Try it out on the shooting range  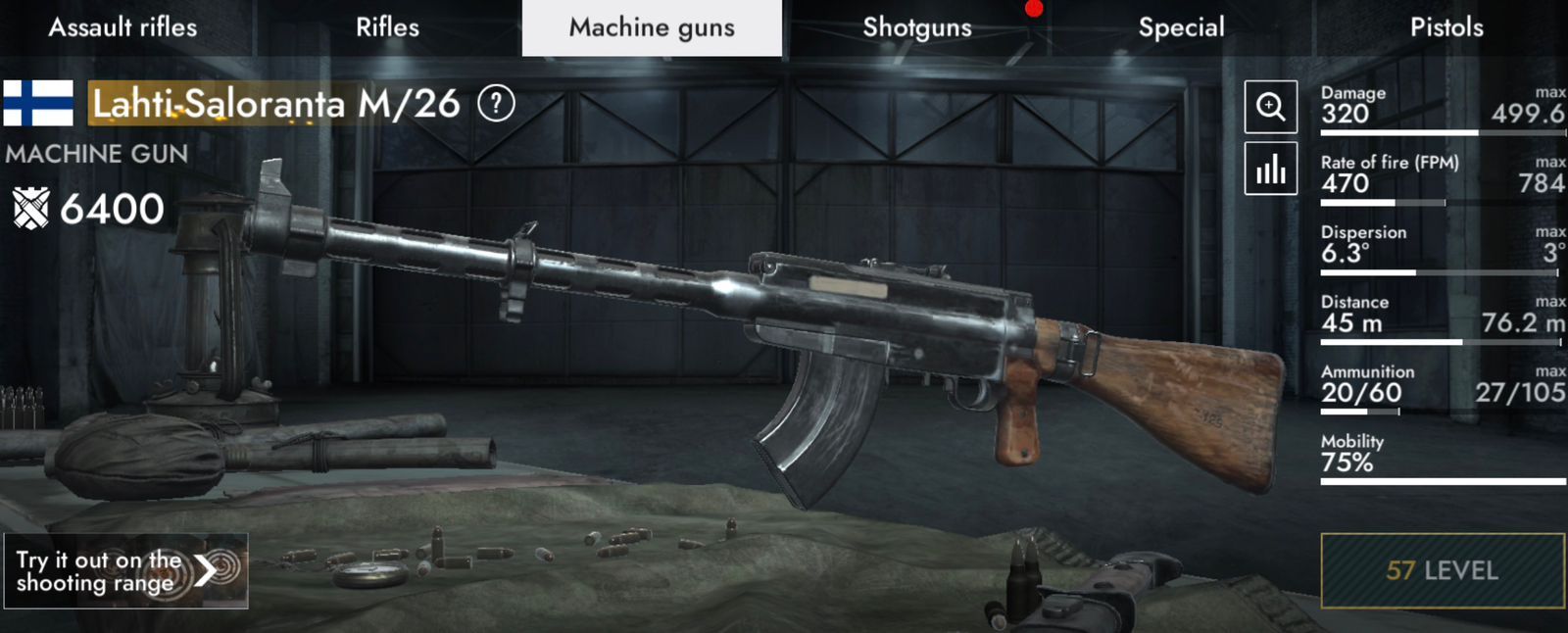(125, 571)
